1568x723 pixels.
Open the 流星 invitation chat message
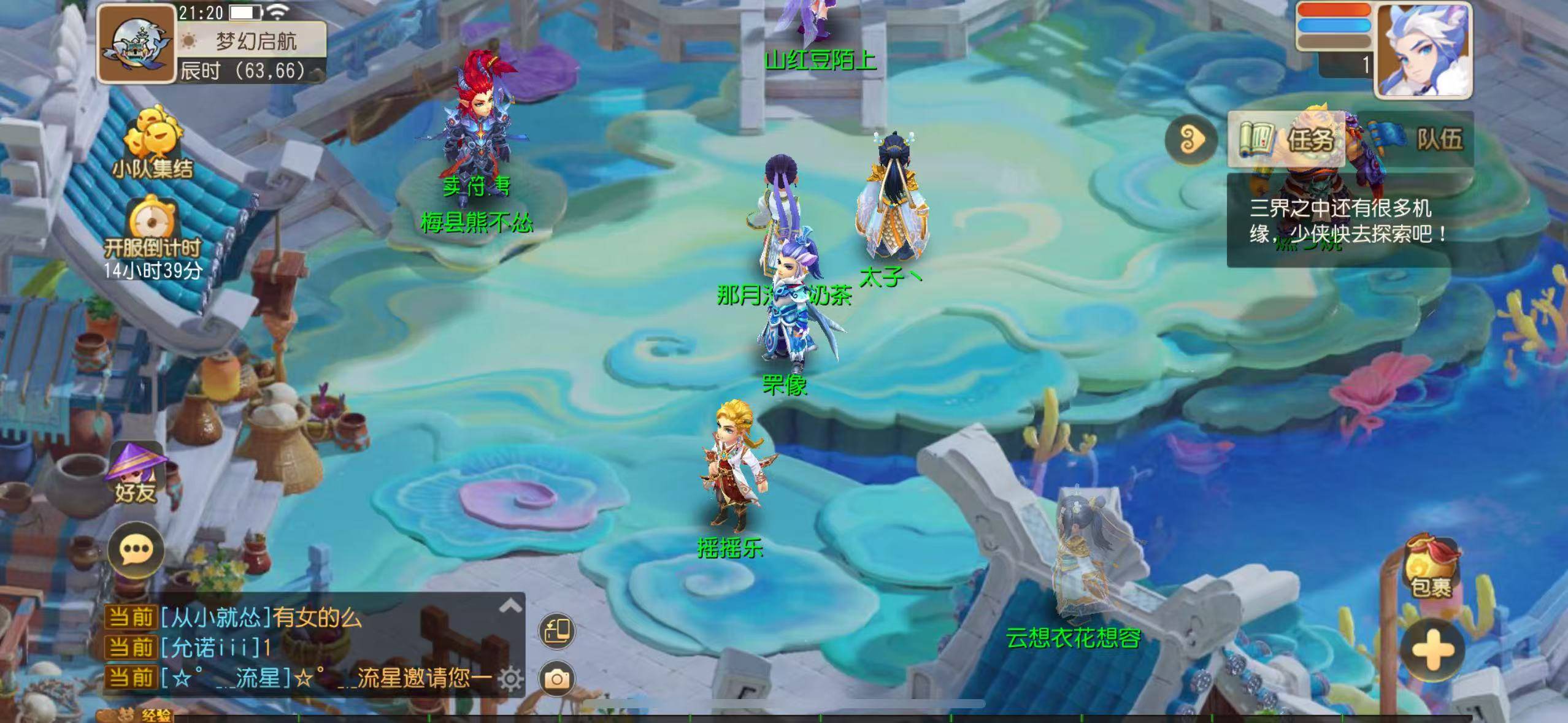(330, 678)
